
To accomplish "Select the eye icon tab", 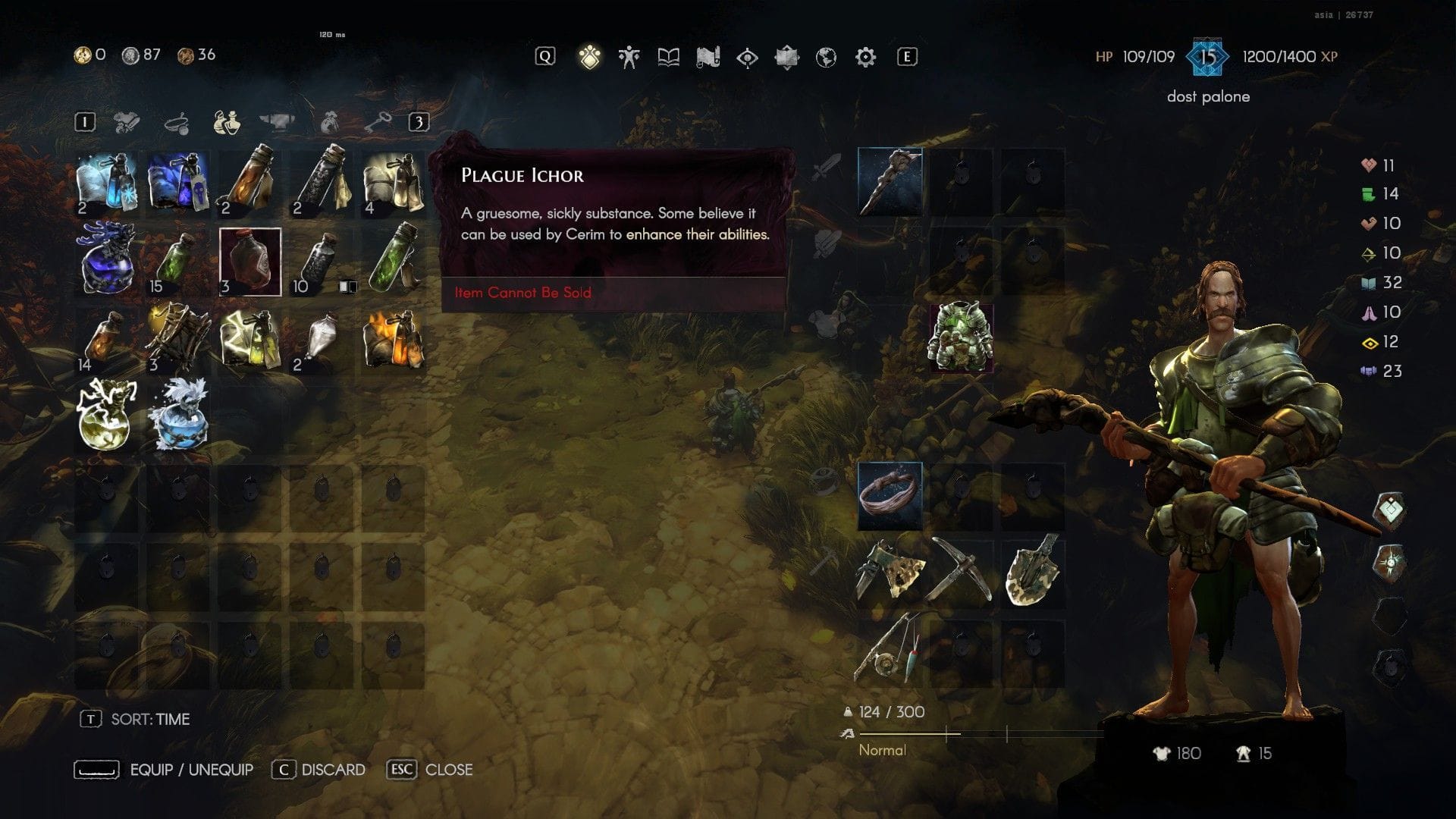I will tap(747, 57).
